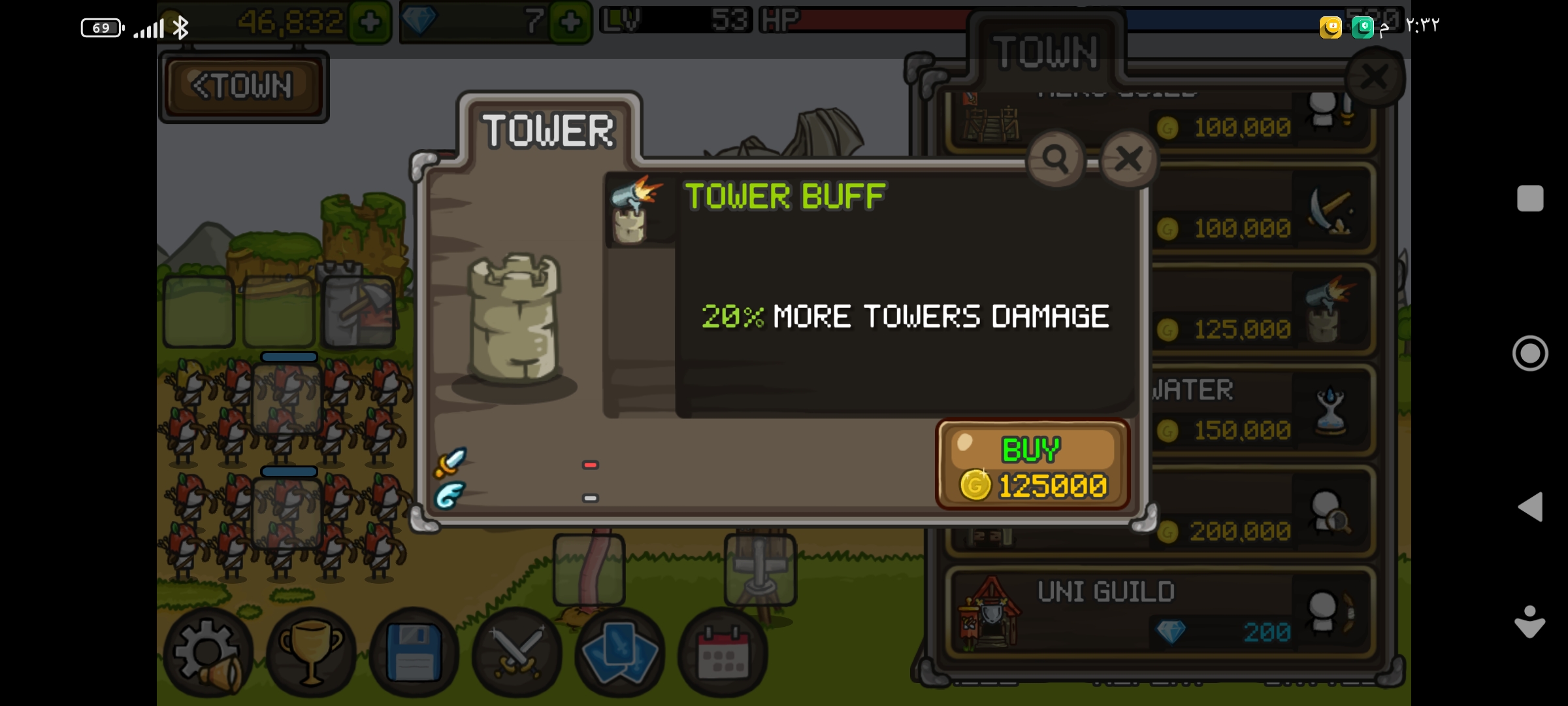Viewport: 1568px width, 706px height.
Task: Save game with the floppy disk icon
Action: 414,652
